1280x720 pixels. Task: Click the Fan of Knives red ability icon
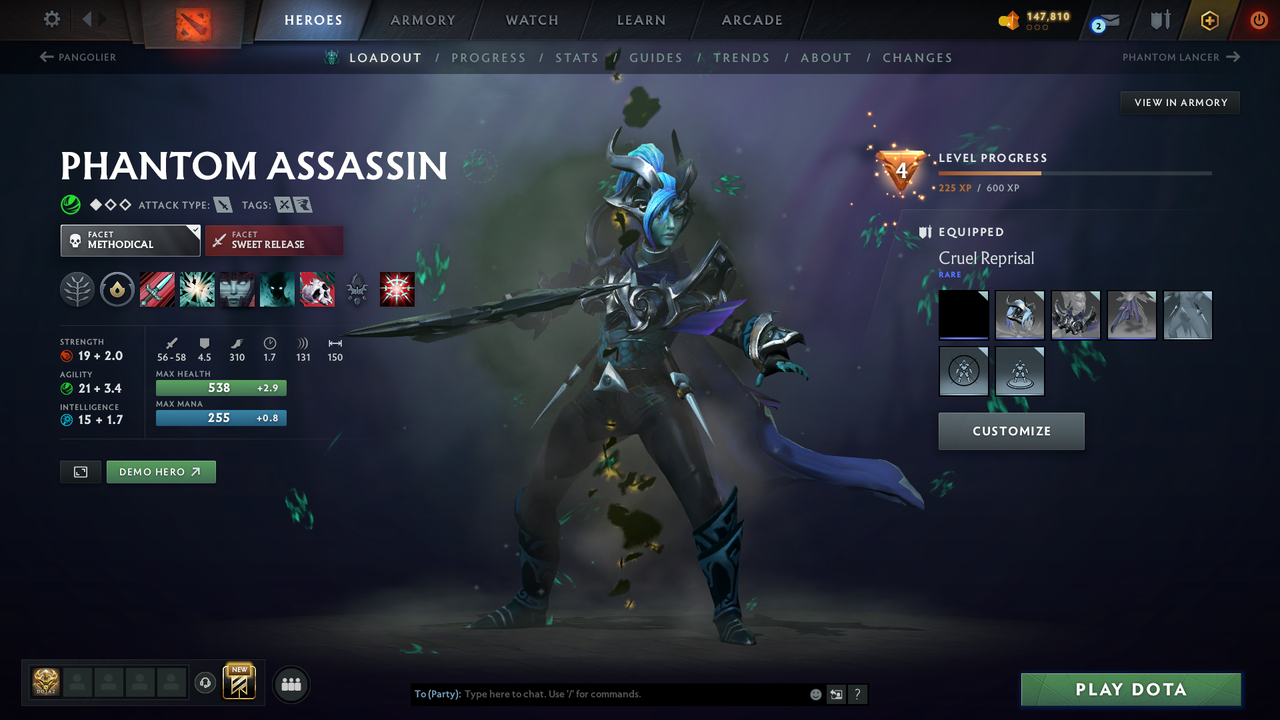(x=397, y=289)
